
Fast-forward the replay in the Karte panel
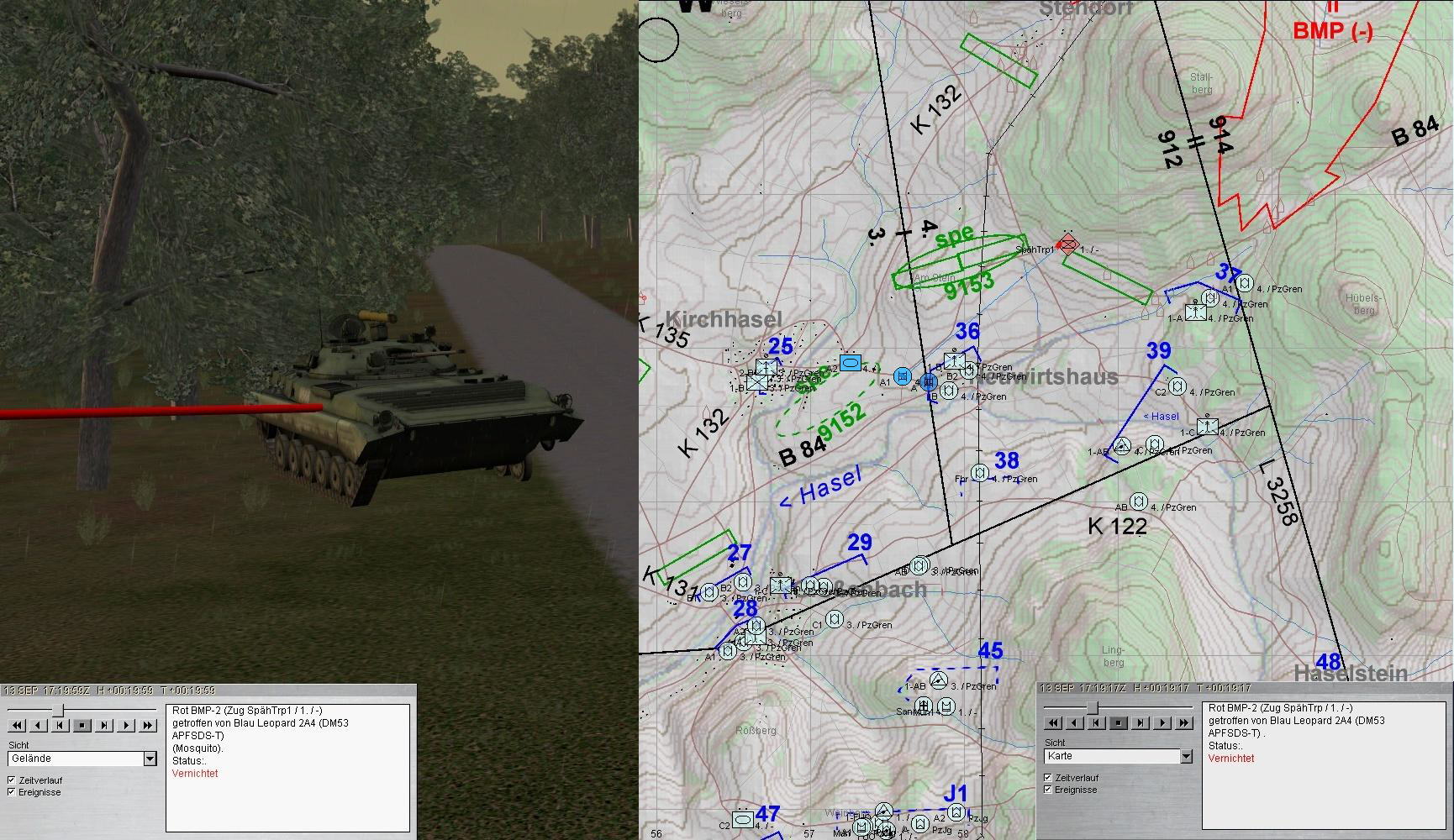pos(1184,722)
